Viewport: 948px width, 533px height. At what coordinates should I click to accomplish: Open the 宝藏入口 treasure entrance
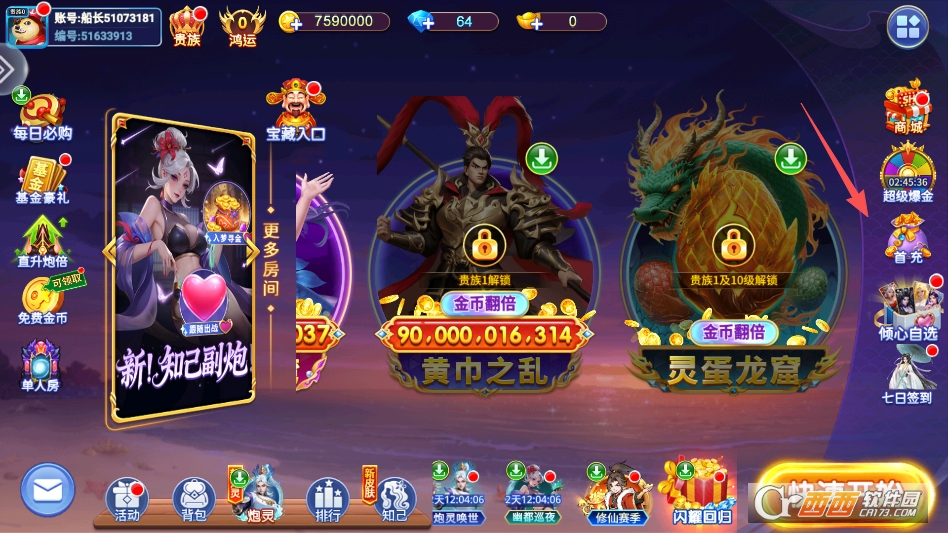tap(295, 109)
